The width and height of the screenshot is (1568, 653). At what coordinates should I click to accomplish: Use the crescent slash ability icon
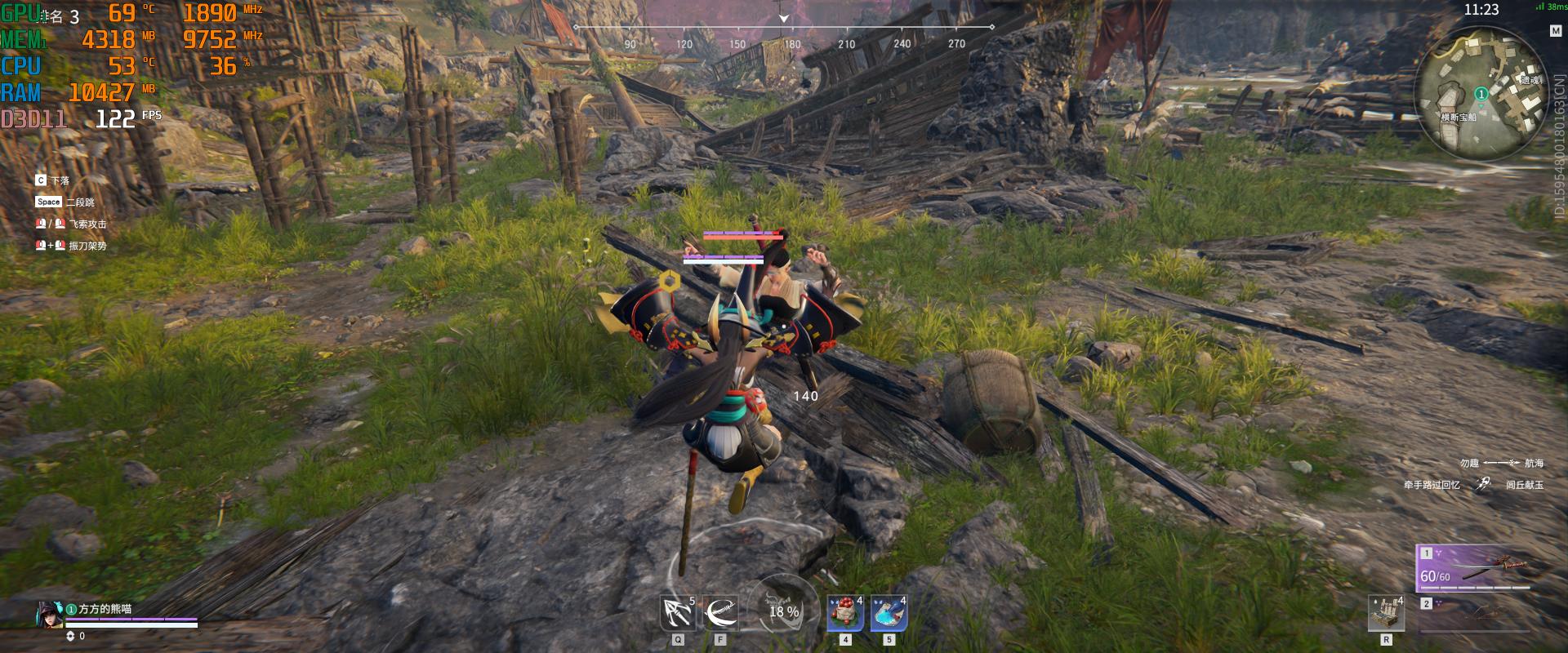click(x=720, y=612)
